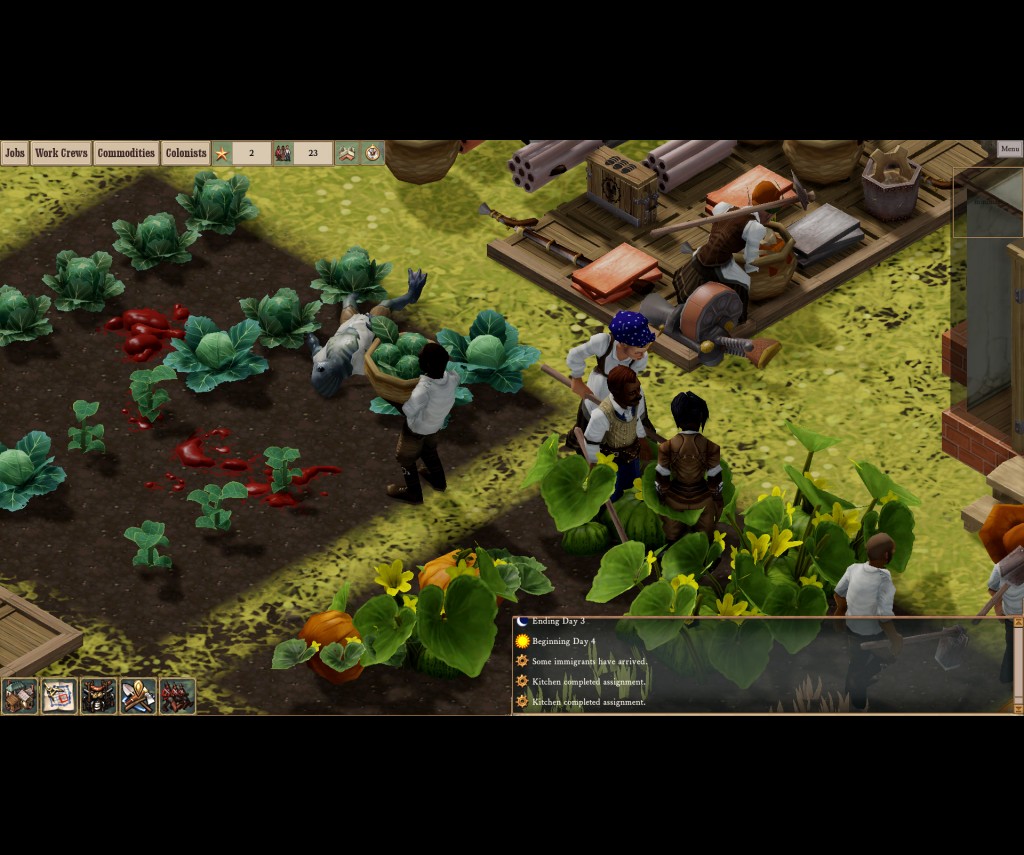Choose the shovel and axe tools icon
This screenshot has width=1024, height=855.
138,696
